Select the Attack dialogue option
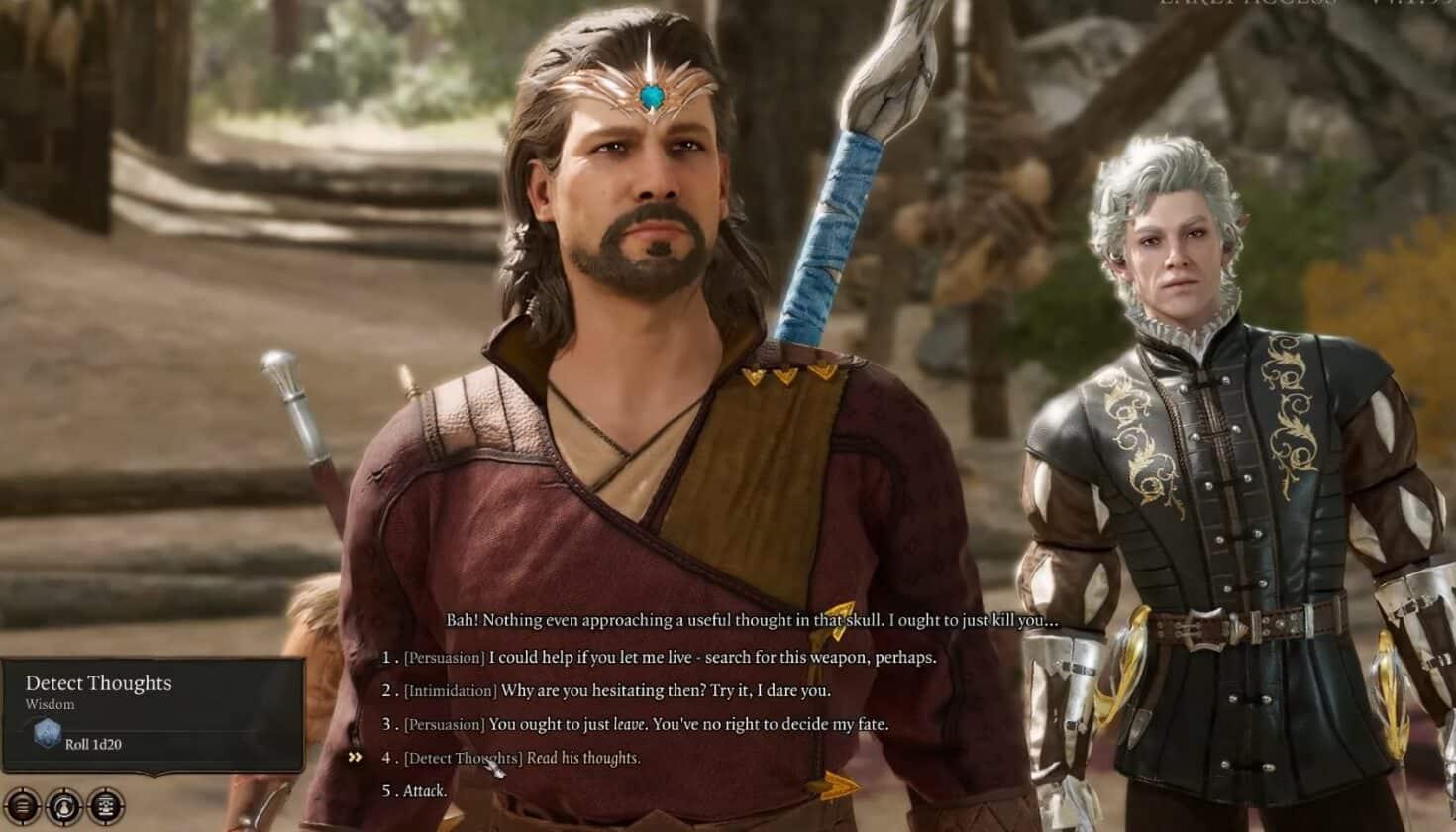This screenshot has width=1456, height=832. tap(425, 791)
